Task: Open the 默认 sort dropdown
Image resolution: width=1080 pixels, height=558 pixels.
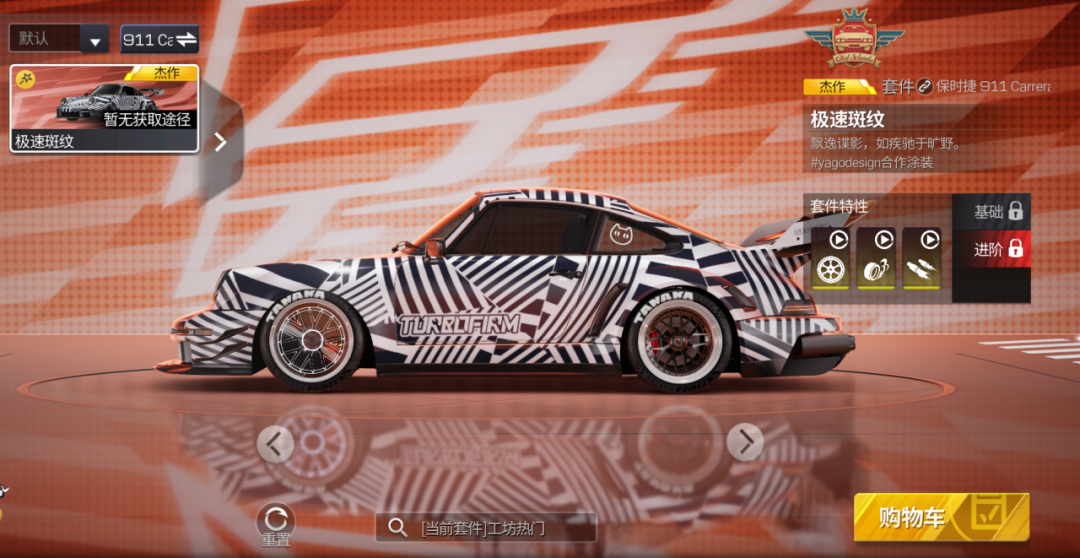Action: tap(59, 39)
